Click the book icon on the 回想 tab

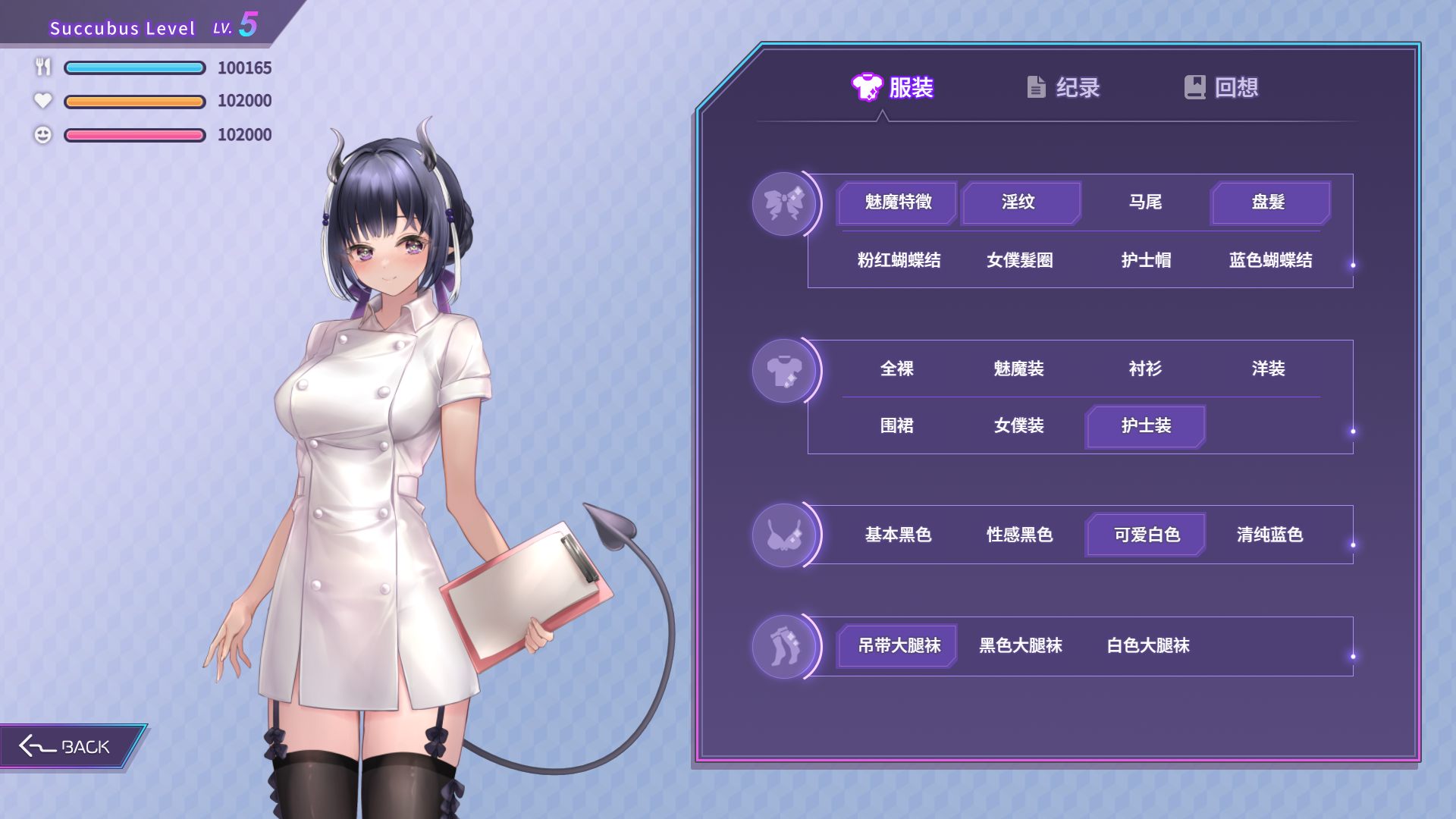pos(1194,87)
